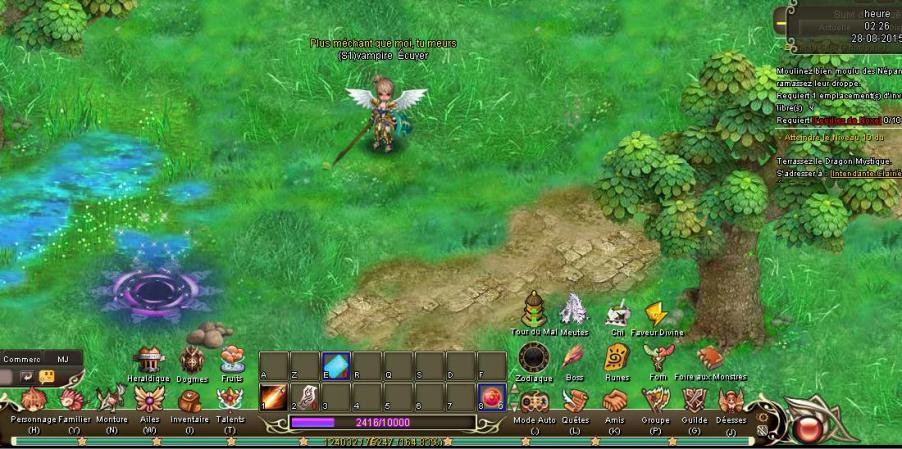The height and width of the screenshot is (449, 902).
Task: Use the blue crystal item in slot E
Action: [x=335, y=366]
